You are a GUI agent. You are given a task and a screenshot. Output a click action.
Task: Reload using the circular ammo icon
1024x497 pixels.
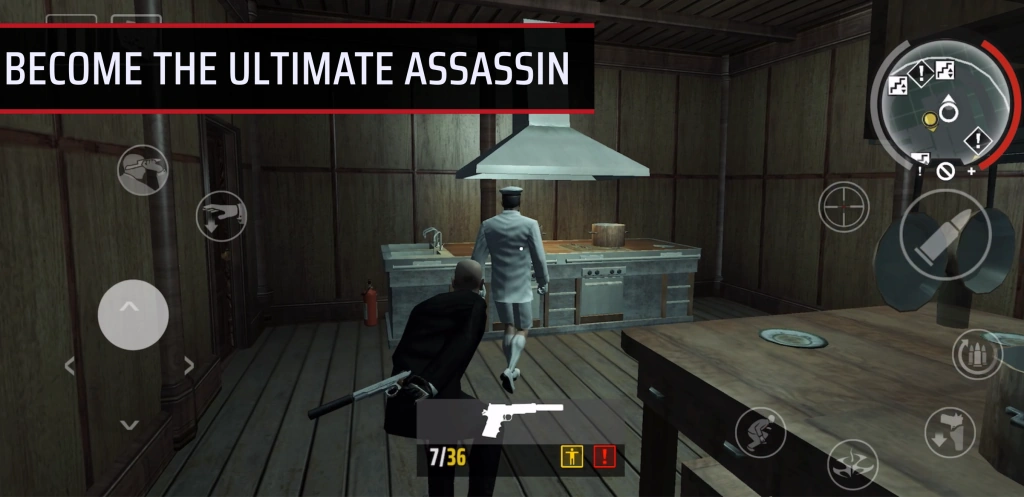point(976,355)
